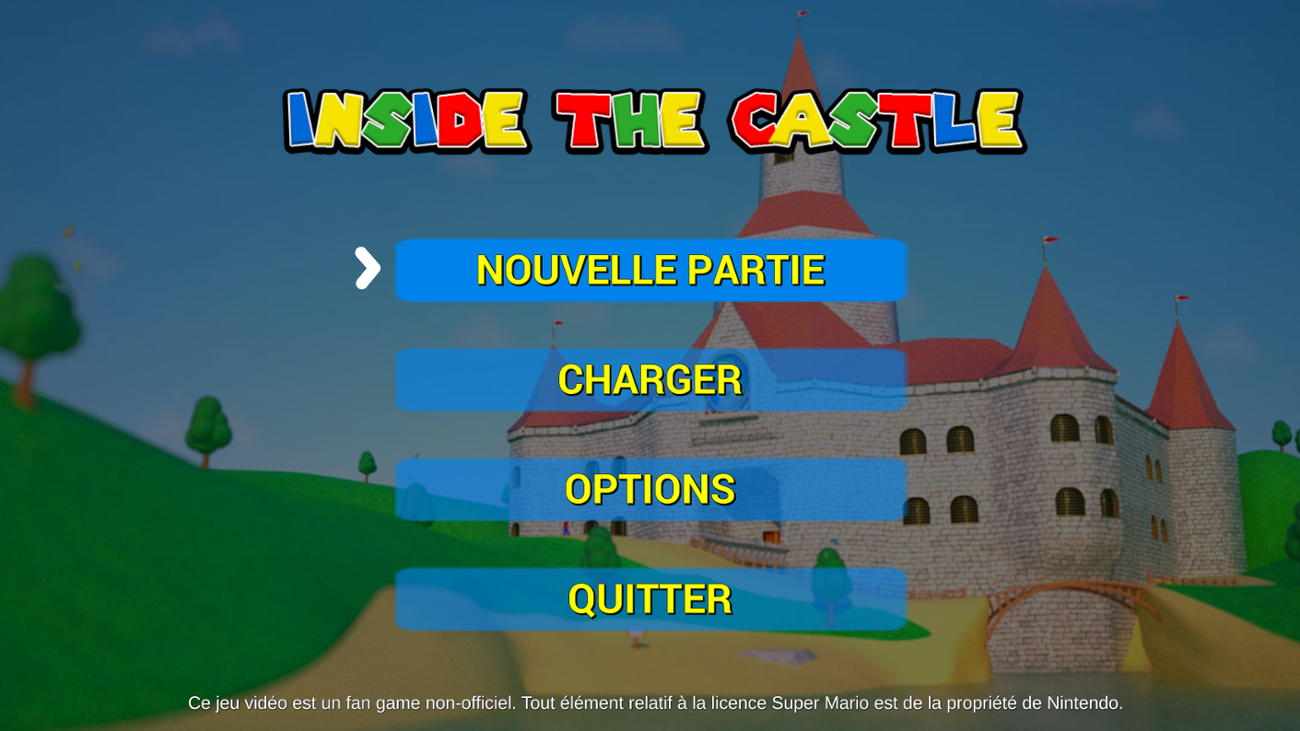The image size is (1300, 731).
Task: Click the tall central castle spire
Action: [x=800, y=180]
